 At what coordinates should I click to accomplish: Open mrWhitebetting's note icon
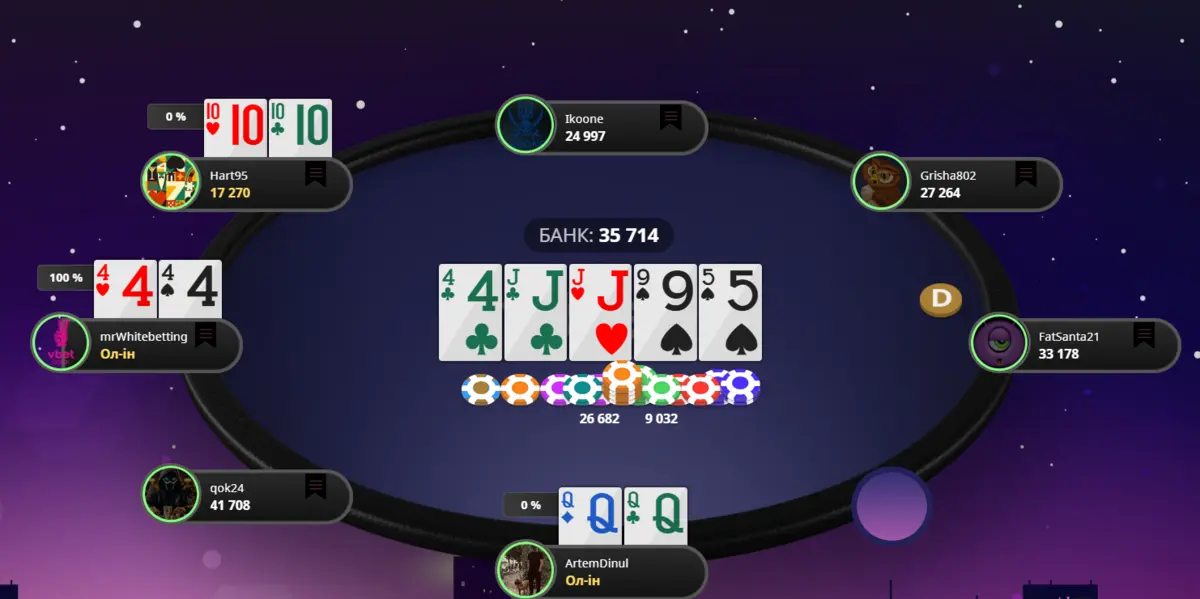[x=206, y=335]
